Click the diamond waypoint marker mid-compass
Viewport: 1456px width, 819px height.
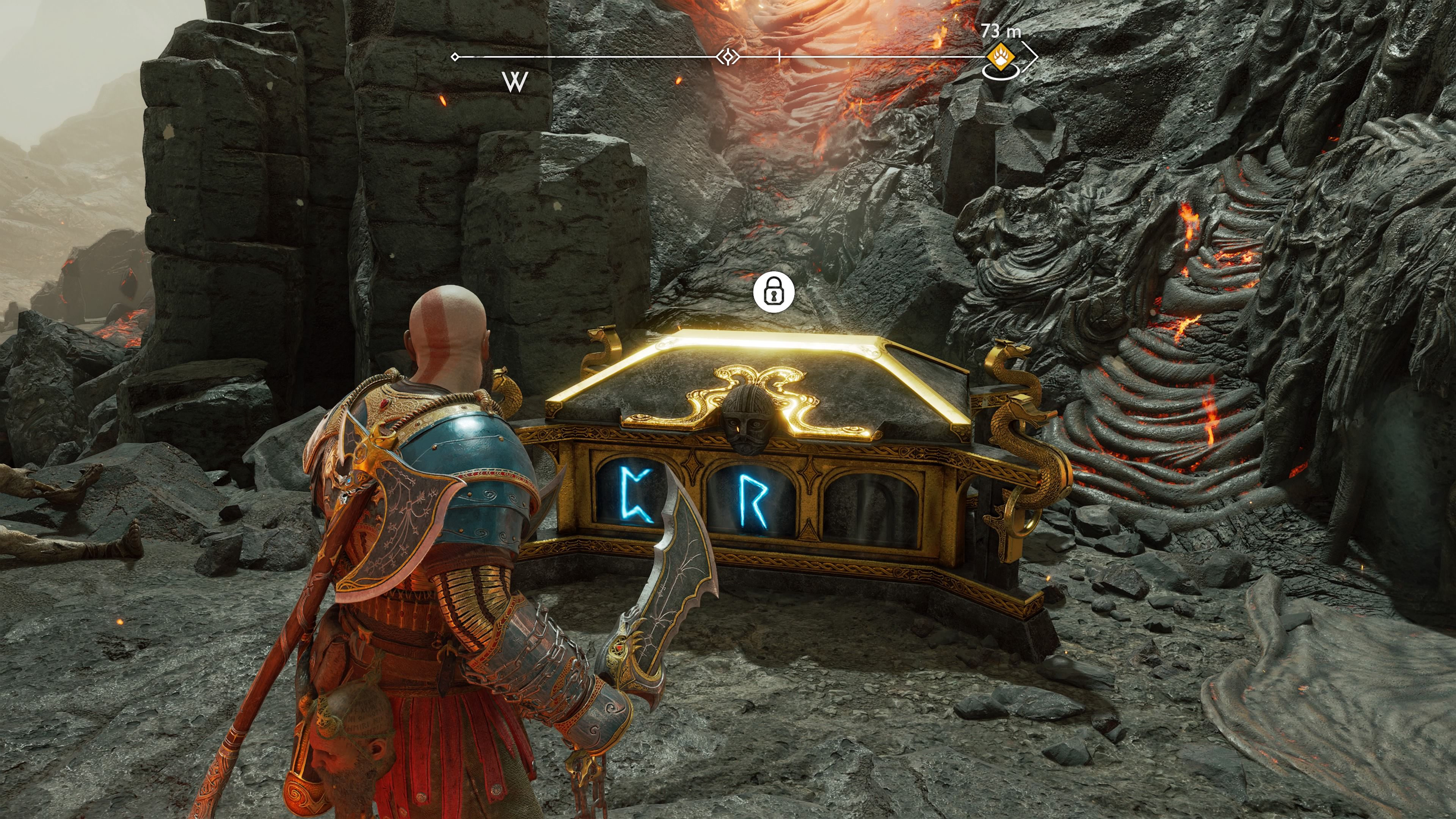tap(728, 56)
